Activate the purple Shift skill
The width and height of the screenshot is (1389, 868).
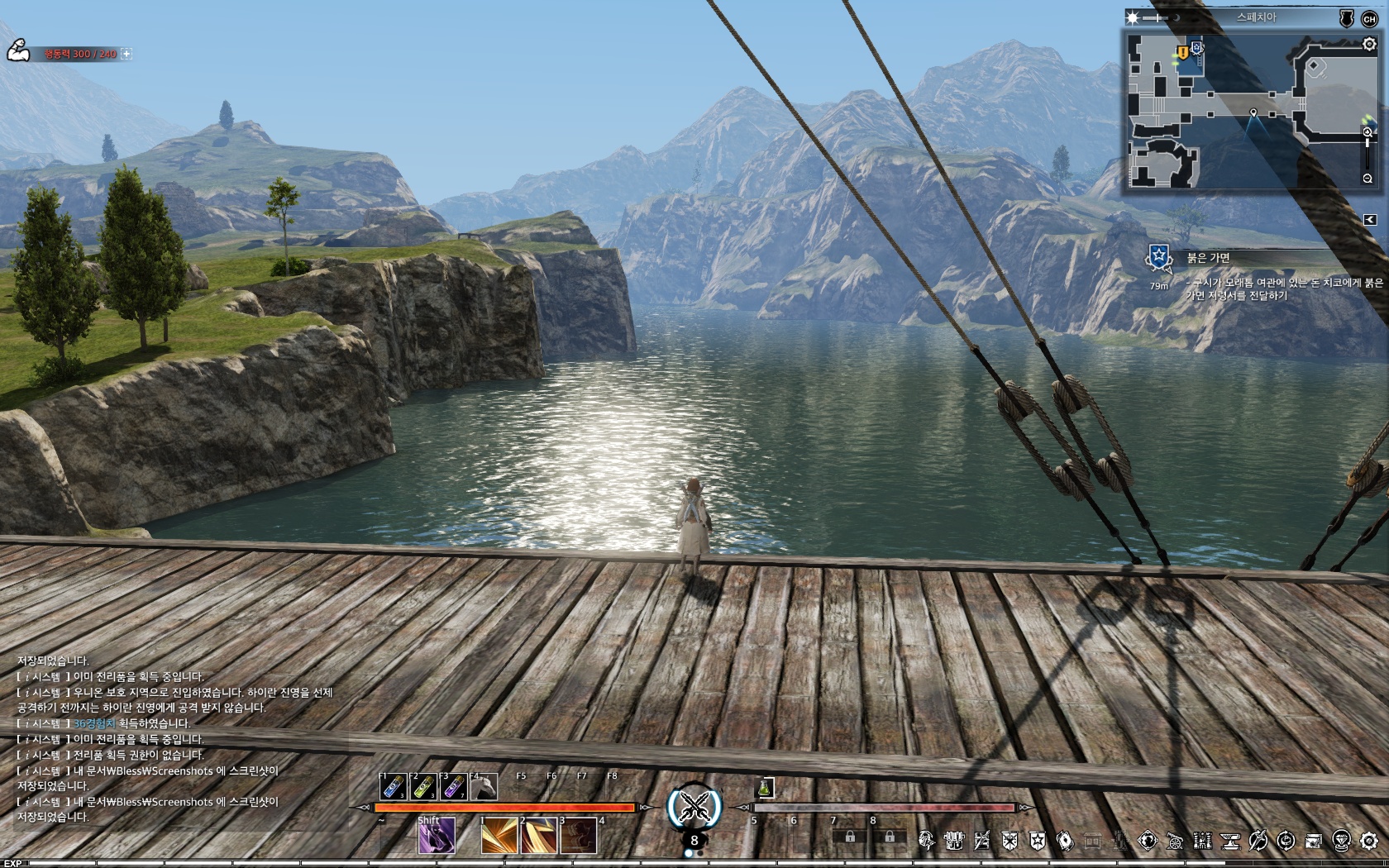436,836
